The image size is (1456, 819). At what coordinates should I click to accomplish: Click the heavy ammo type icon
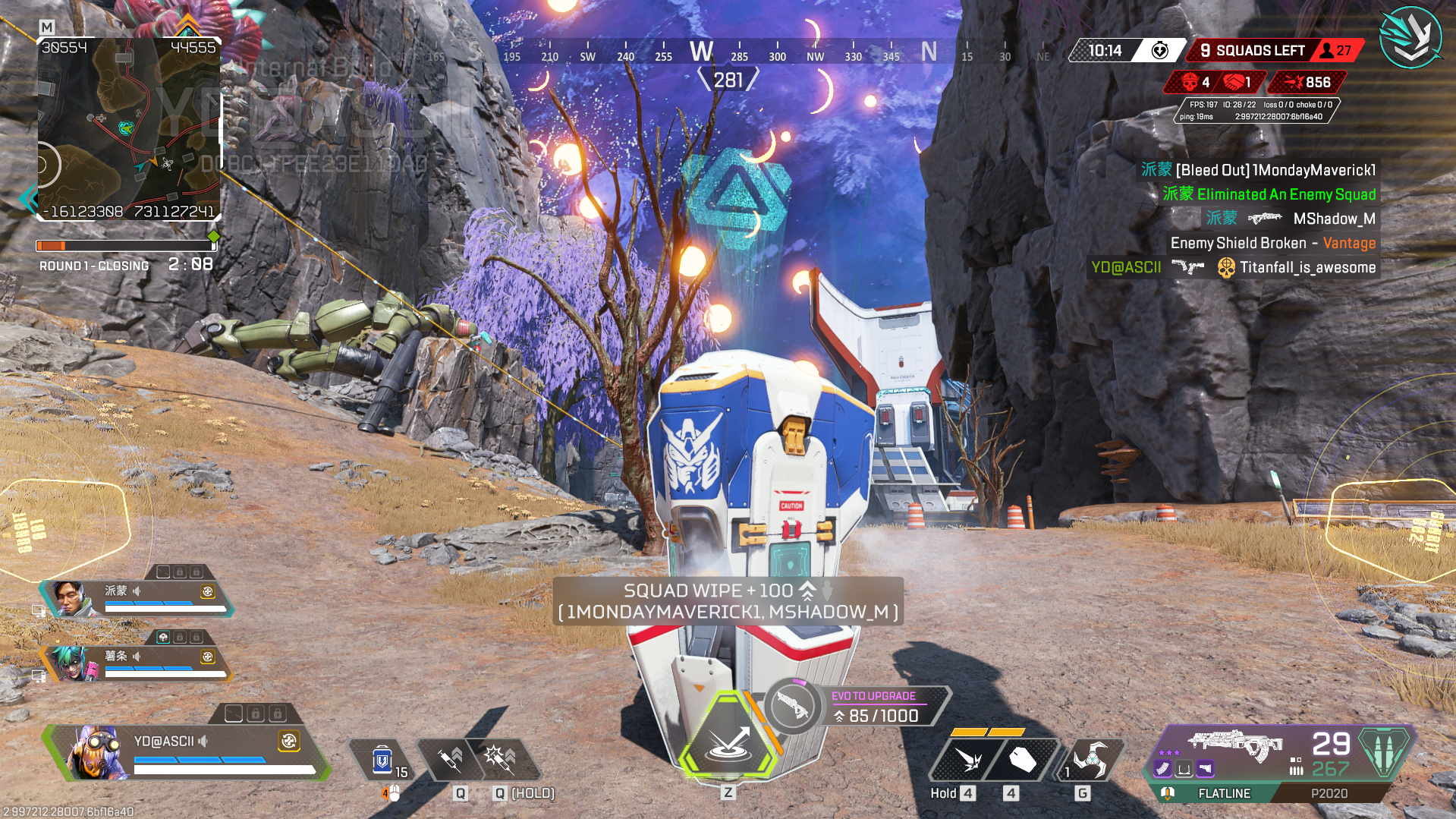pyautogui.click(x=1385, y=751)
